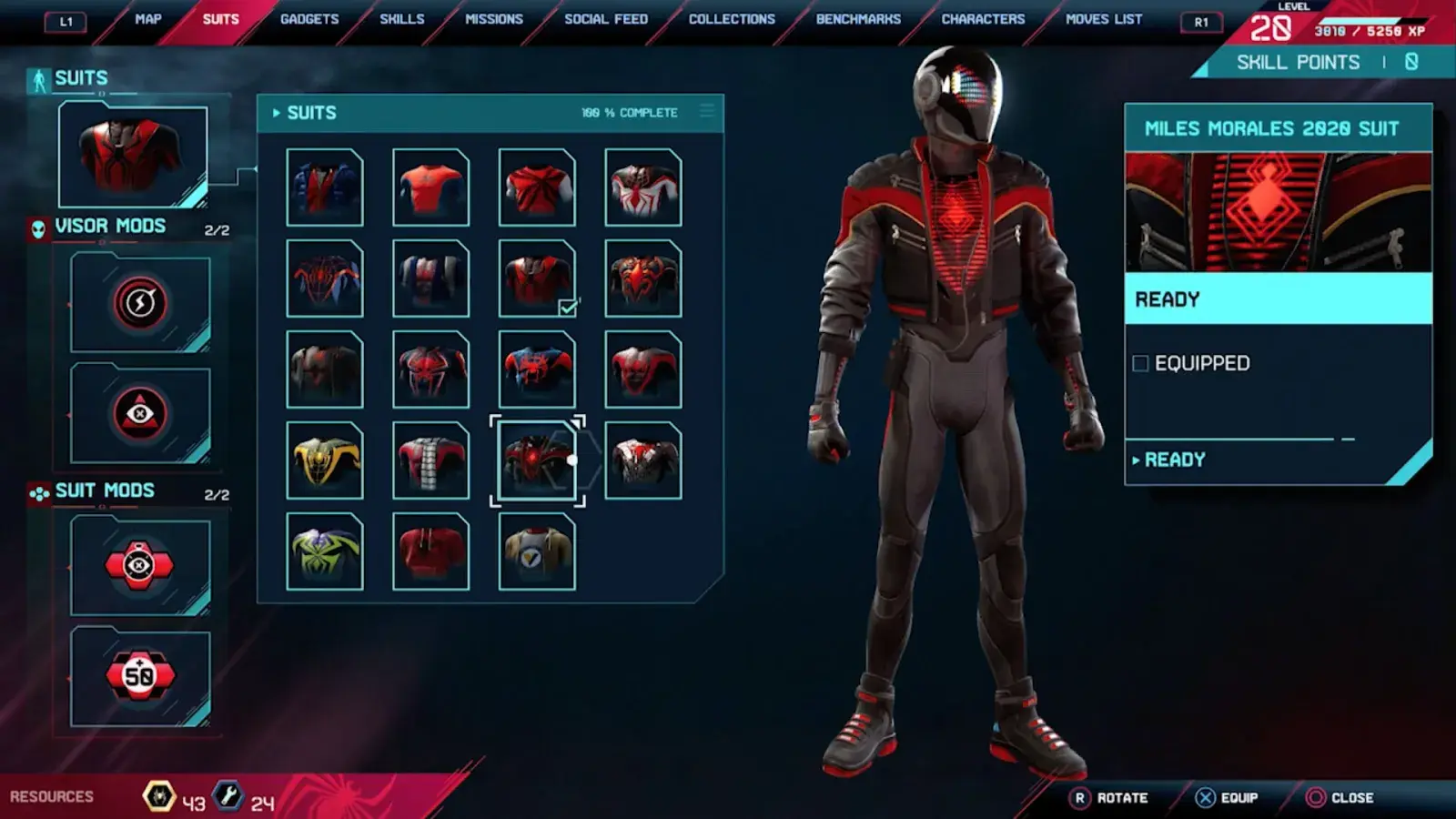This screenshot has width=1456, height=819.
Task: Open the currently equipped suit slot
Action: click(133, 155)
